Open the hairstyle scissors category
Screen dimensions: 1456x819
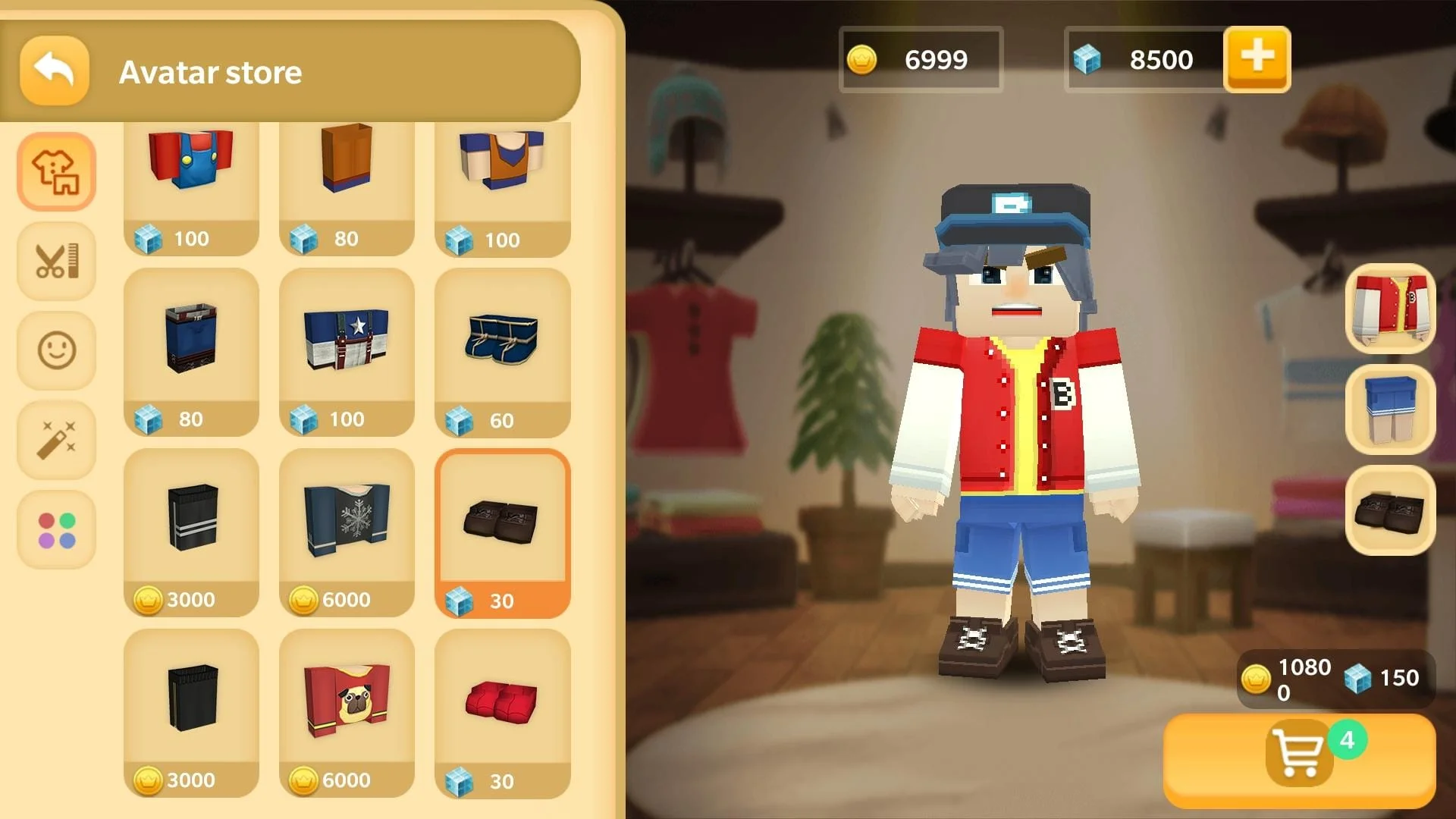click(55, 260)
